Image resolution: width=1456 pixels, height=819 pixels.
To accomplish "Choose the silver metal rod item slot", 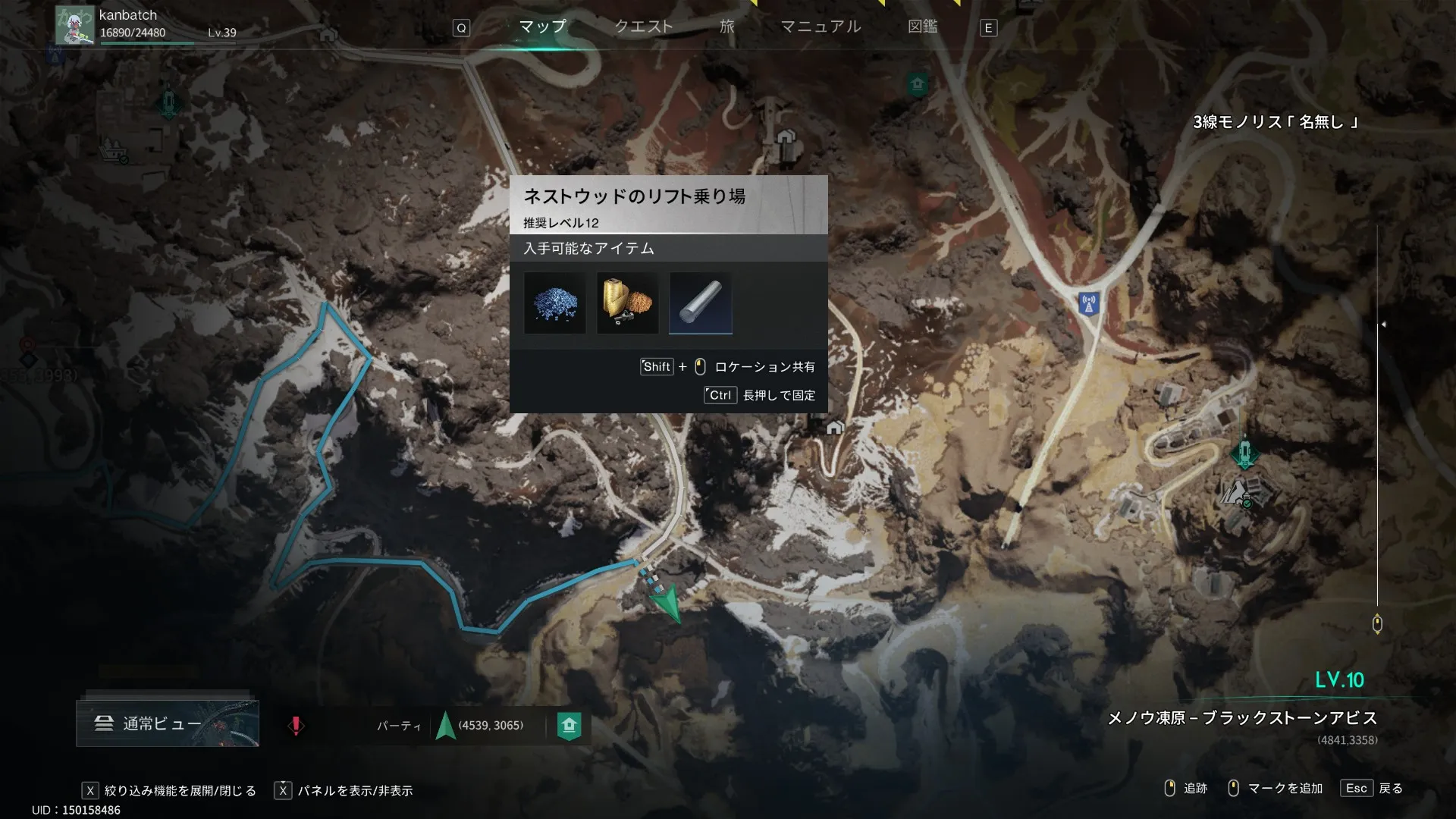I will pyautogui.click(x=701, y=303).
